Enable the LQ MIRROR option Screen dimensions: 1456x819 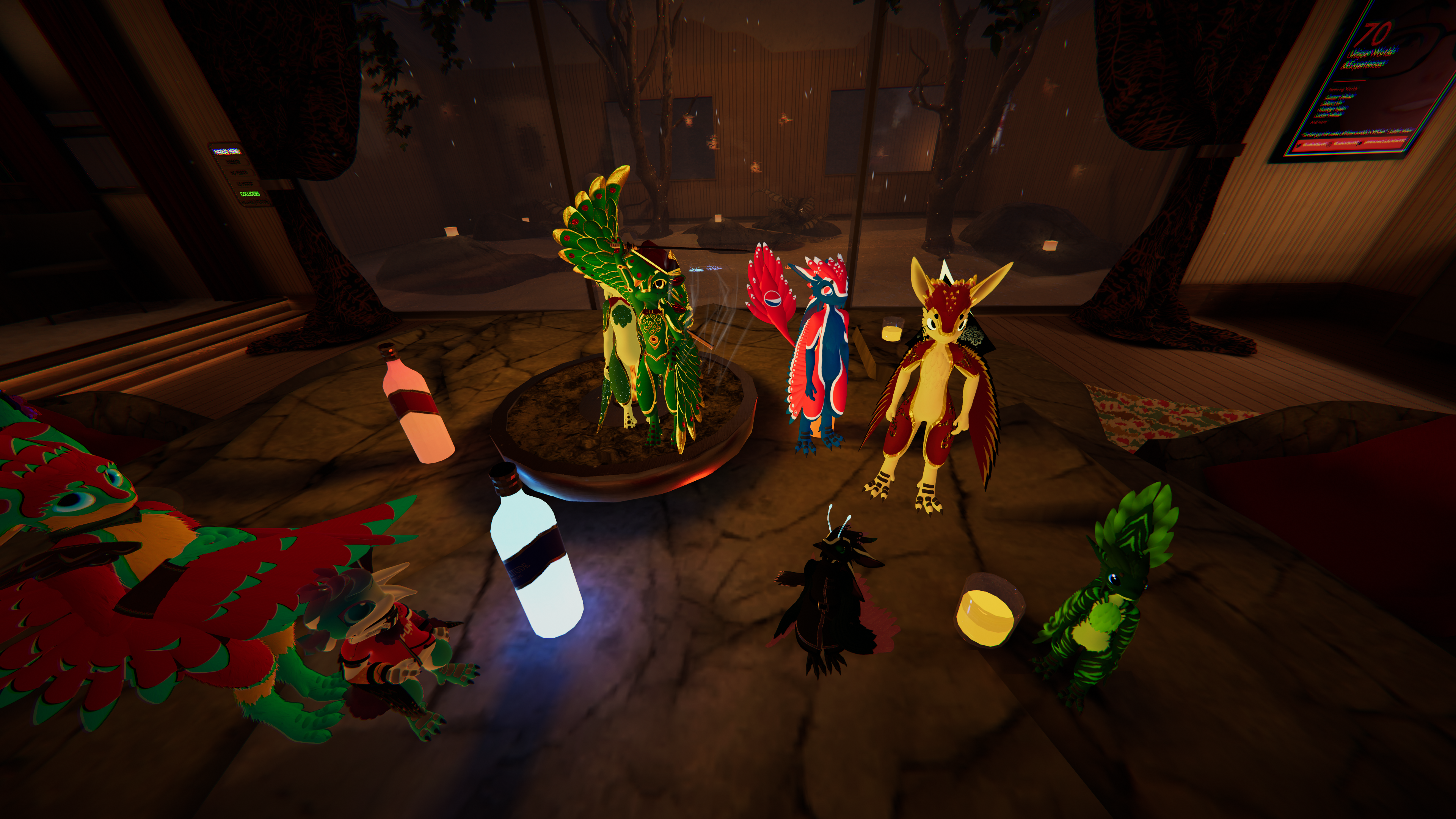[246, 184]
